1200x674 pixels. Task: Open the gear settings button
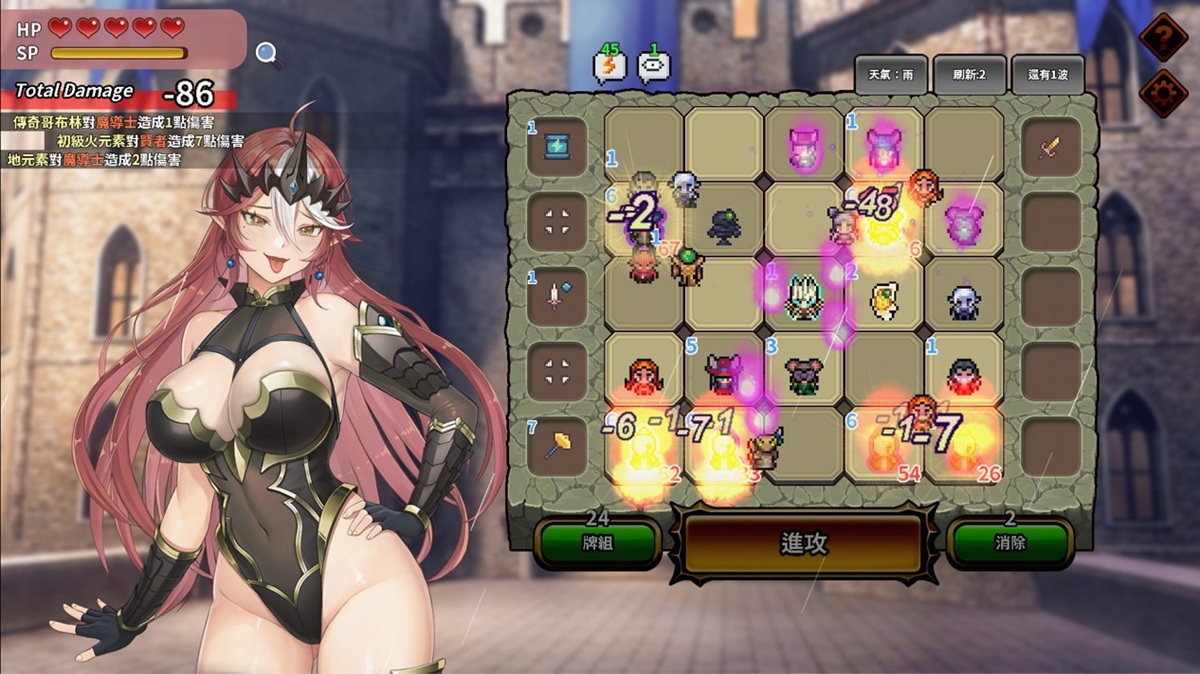coord(1163,94)
